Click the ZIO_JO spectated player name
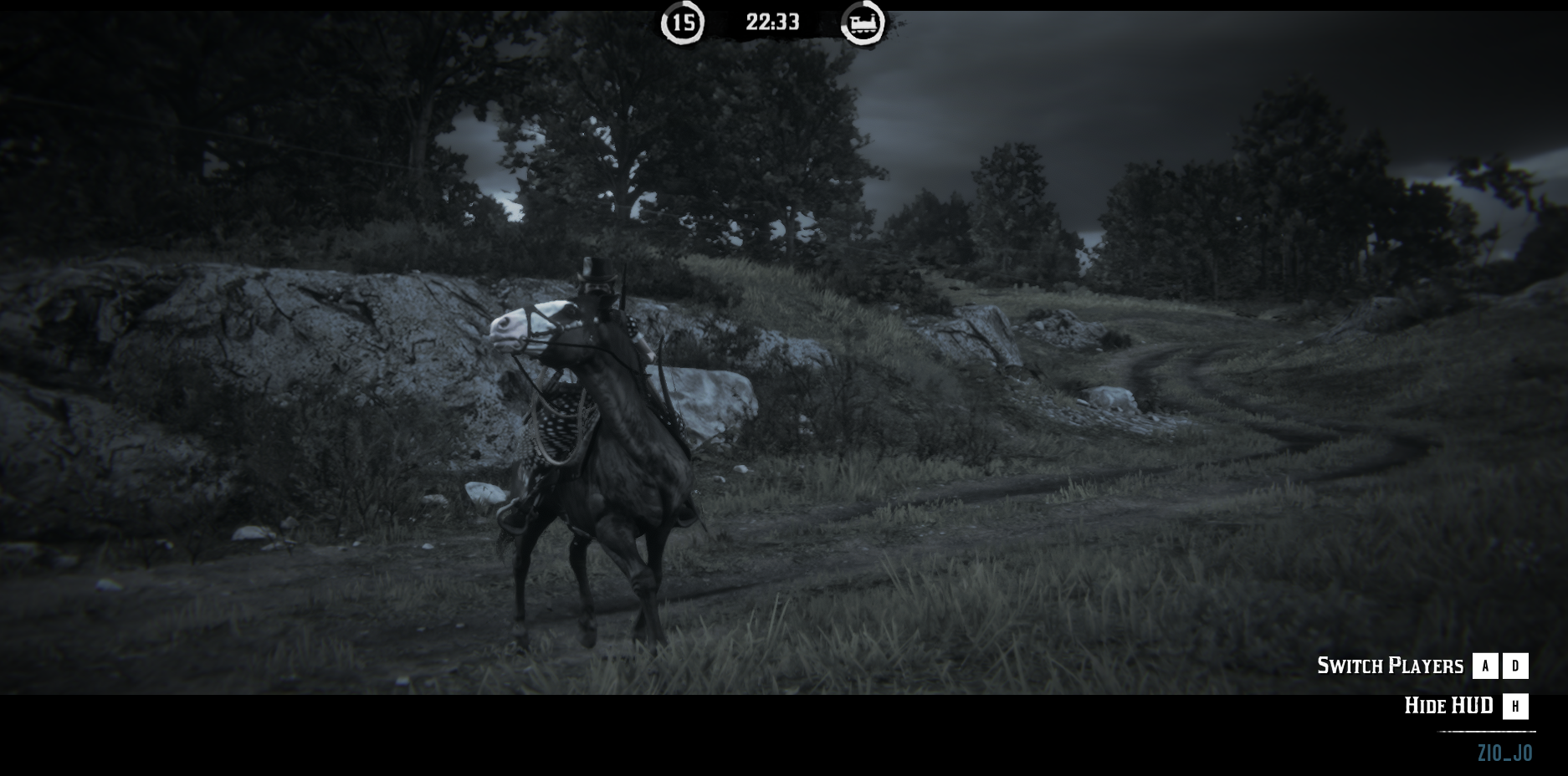The height and width of the screenshot is (776, 1568). coord(1504,753)
